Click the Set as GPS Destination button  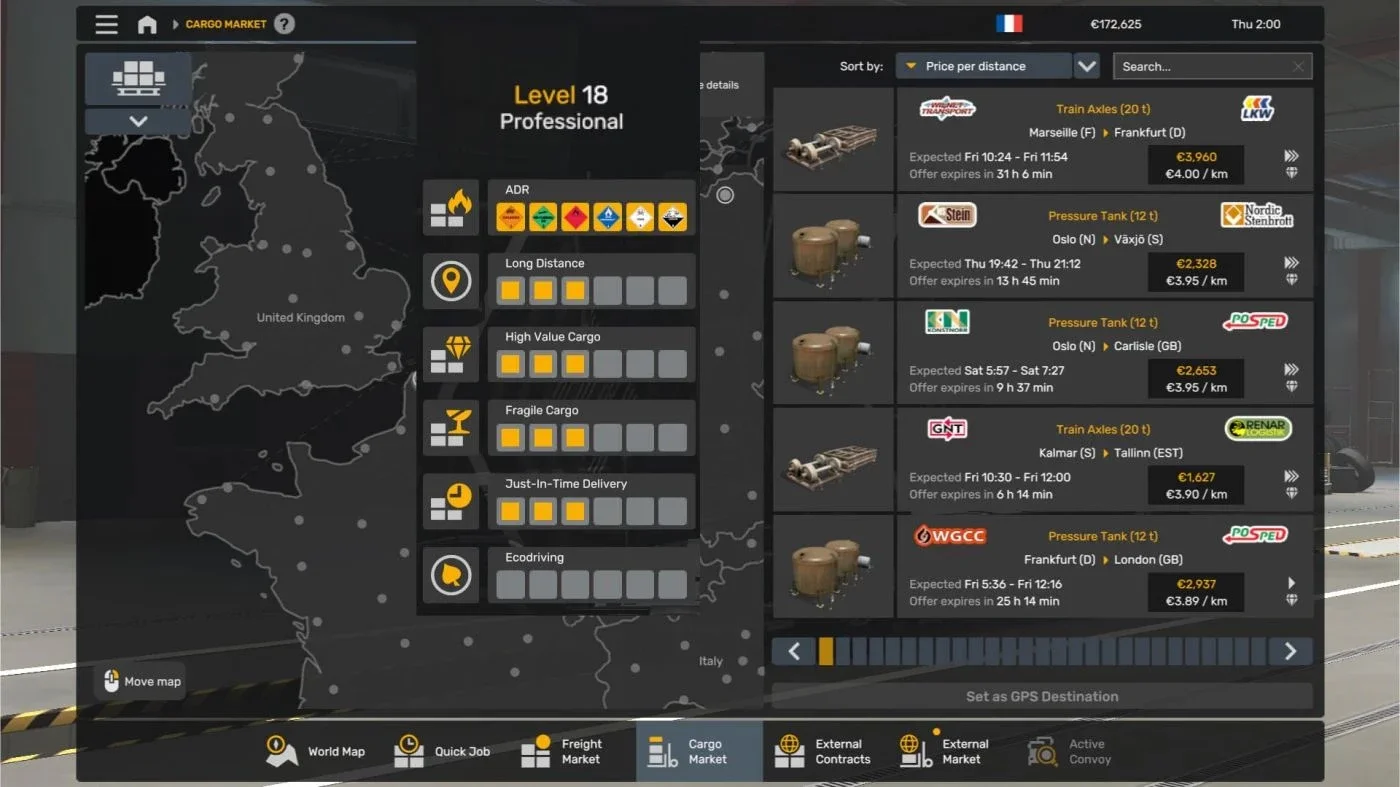[1042, 696]
